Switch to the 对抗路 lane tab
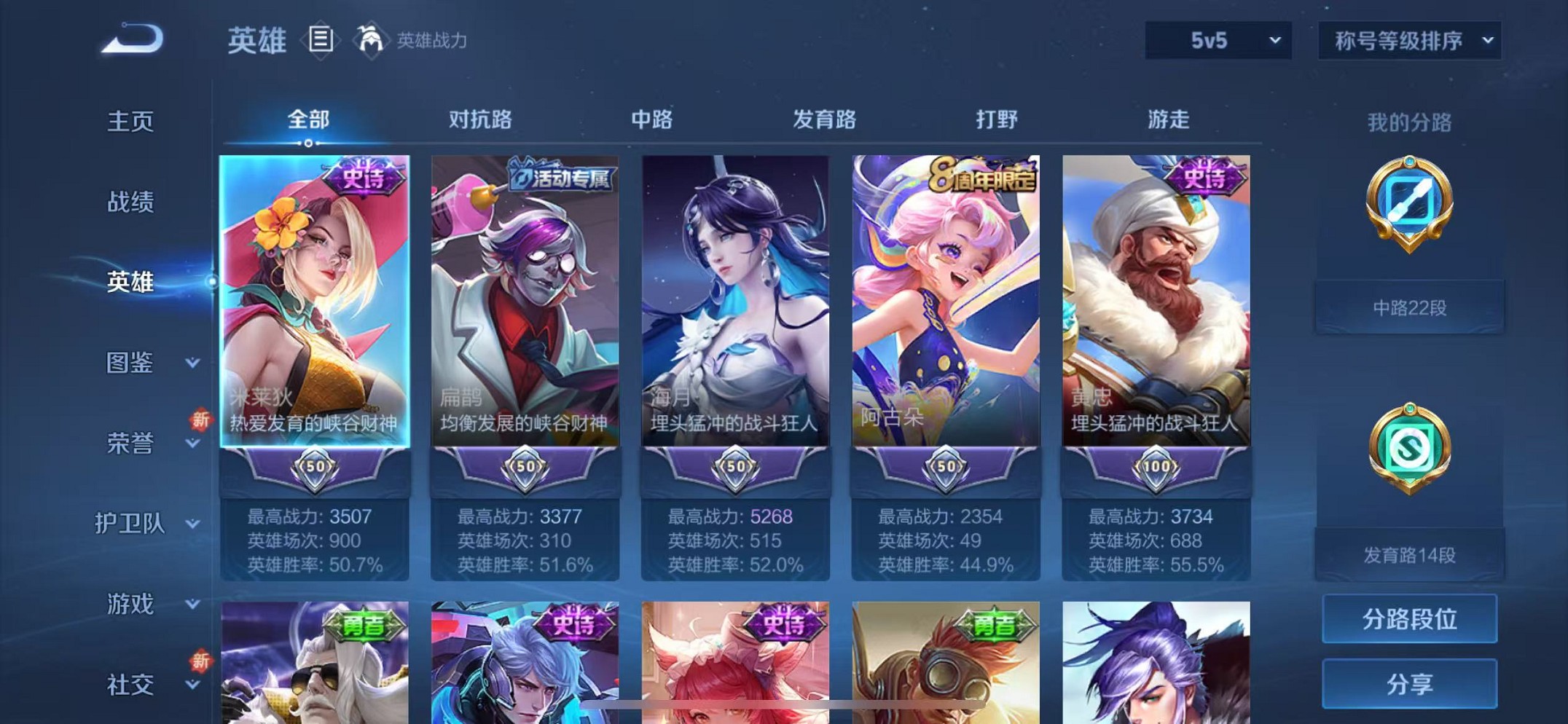1568x724 pixels. coord(479,119)
